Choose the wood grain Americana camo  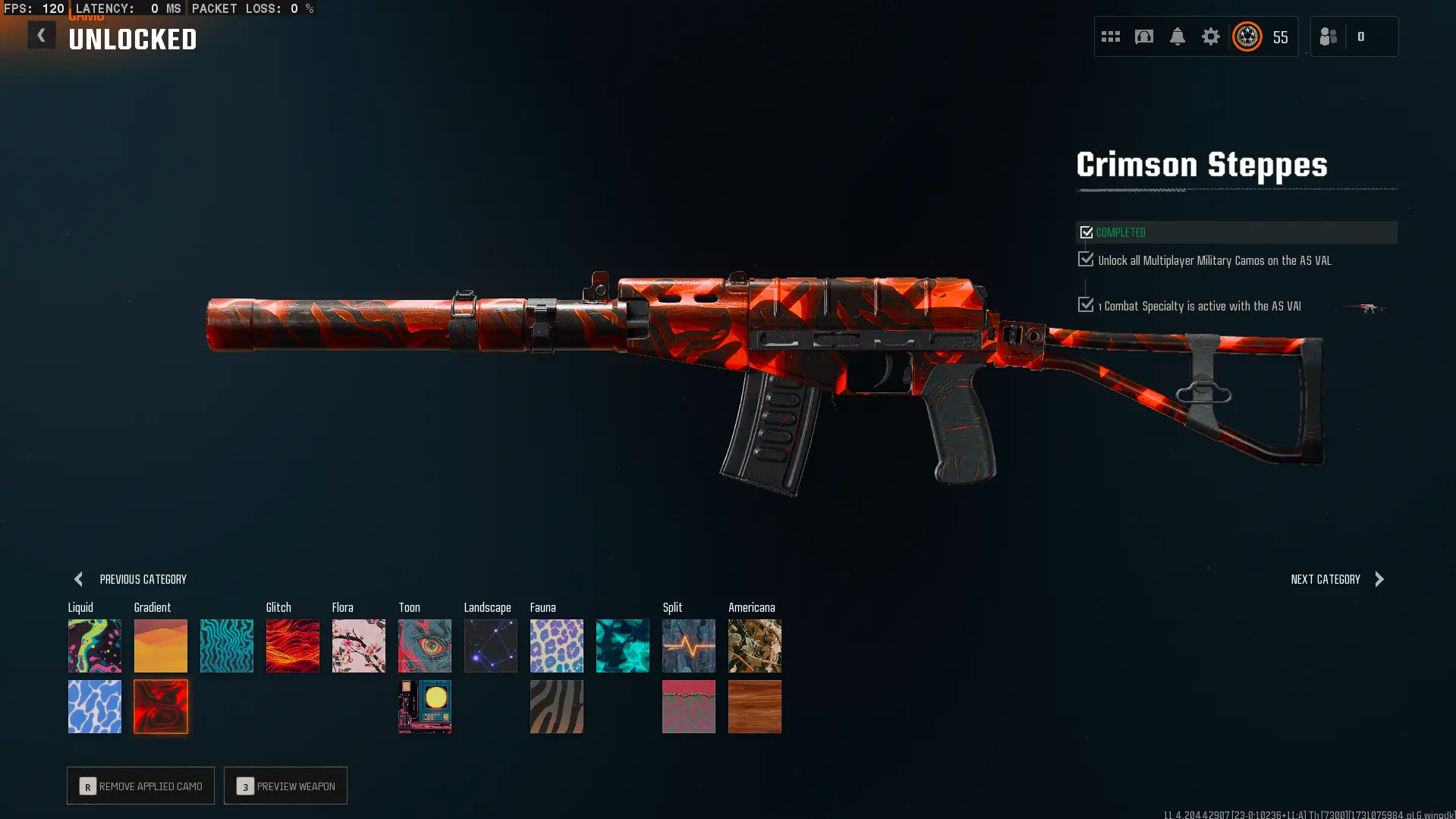pyautogui.click(x=755, y=707)
